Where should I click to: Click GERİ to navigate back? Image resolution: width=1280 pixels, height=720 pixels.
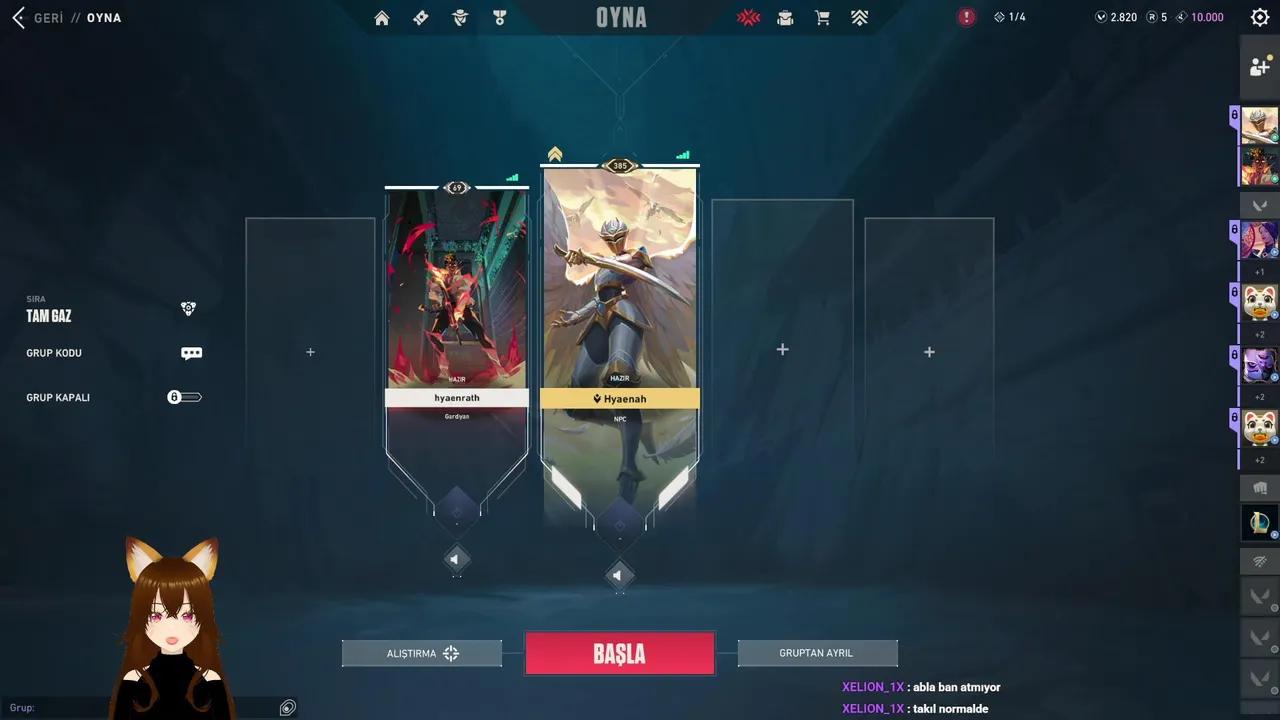click(x=44, y=17)
